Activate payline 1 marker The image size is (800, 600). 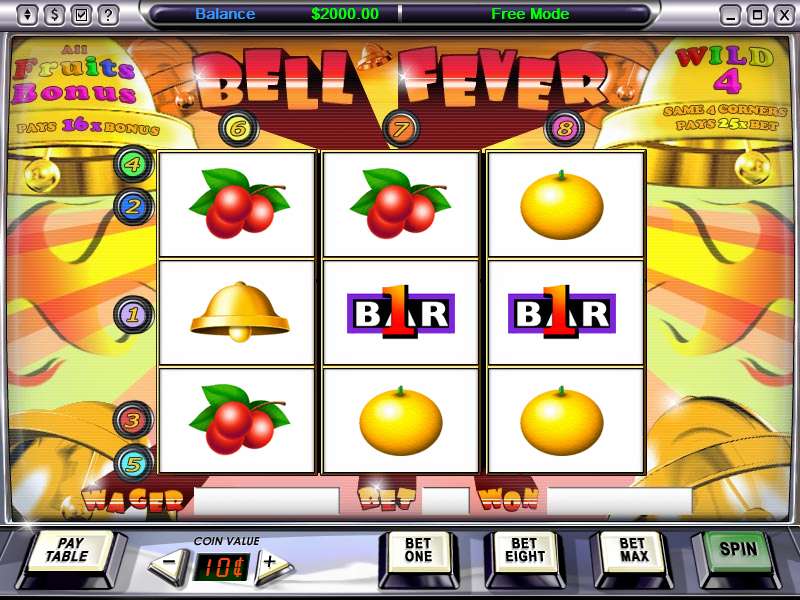(x=133, y=315)
